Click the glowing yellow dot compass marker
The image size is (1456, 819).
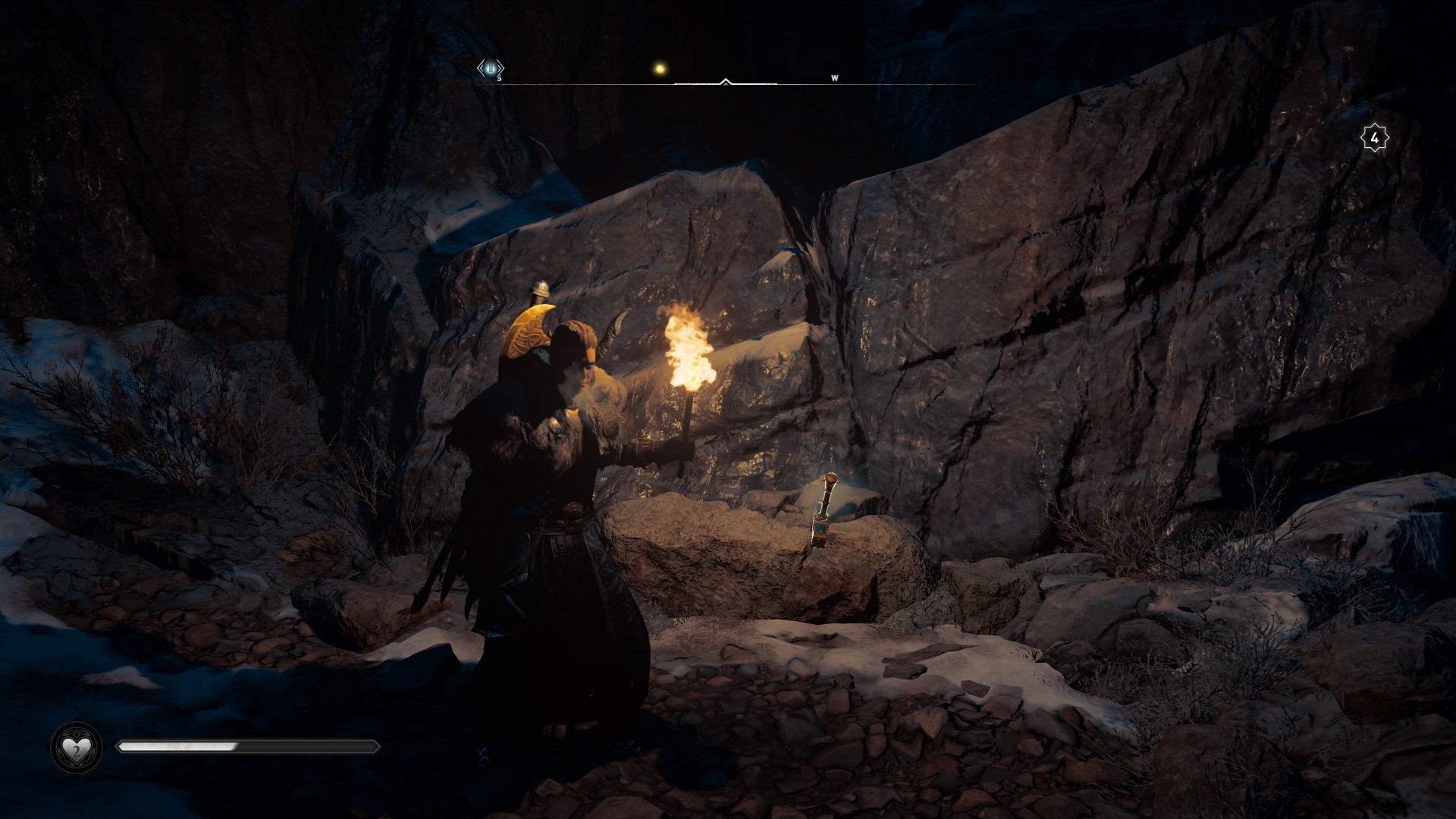pos(660,69)
